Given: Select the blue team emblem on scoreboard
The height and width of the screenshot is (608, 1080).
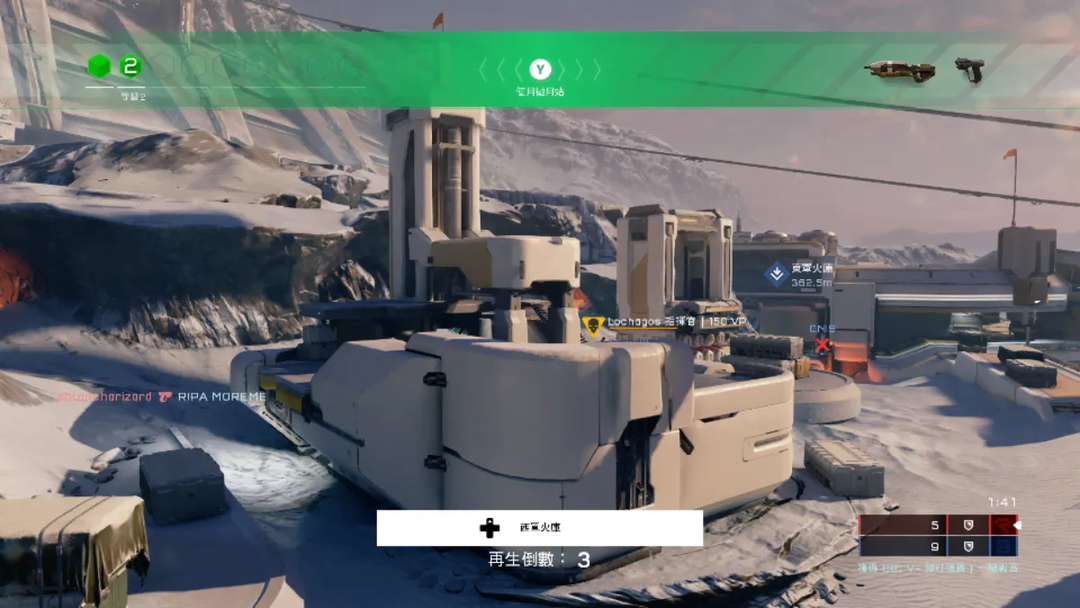Looking at the screenshot, I should point(1003,546).
